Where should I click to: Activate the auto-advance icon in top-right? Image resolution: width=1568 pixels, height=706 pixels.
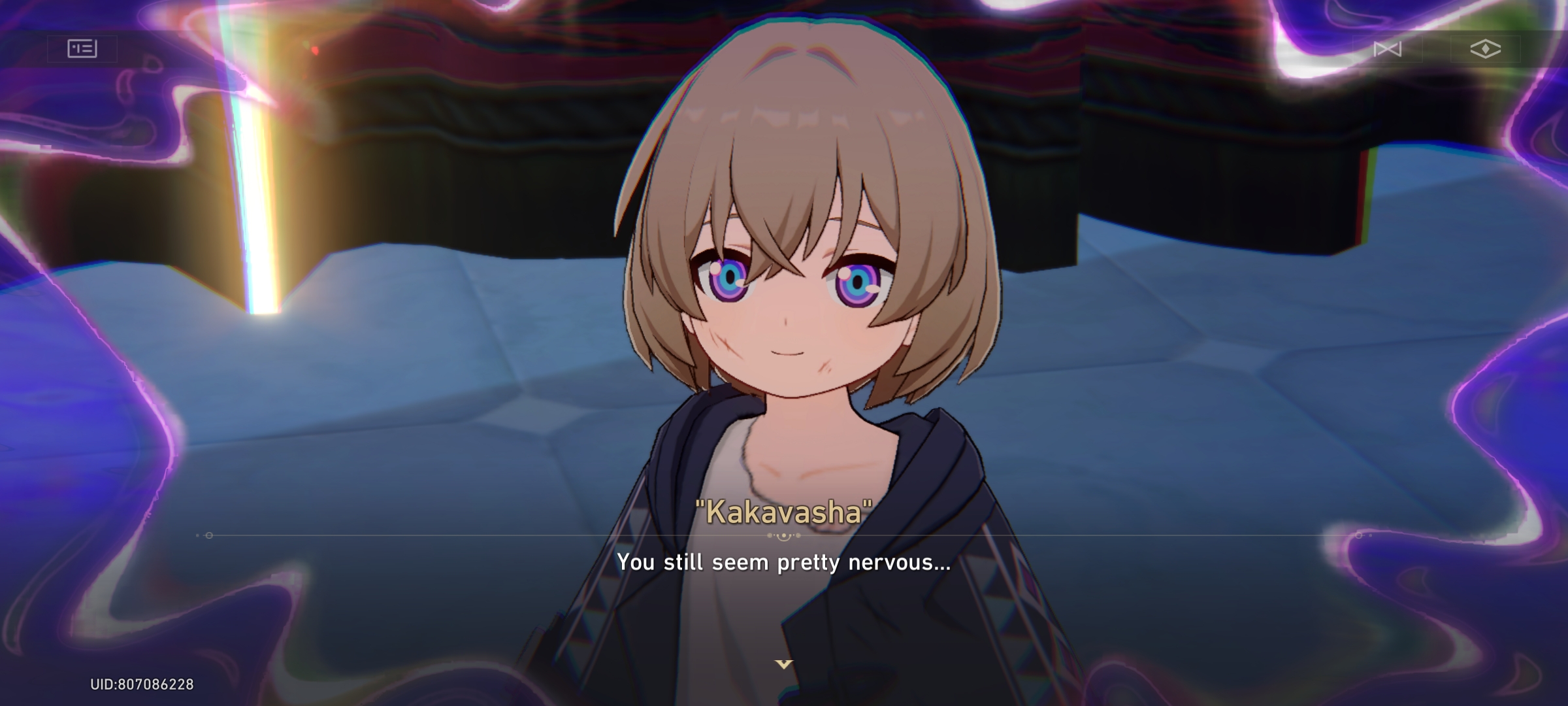[x=1390, y=49]
